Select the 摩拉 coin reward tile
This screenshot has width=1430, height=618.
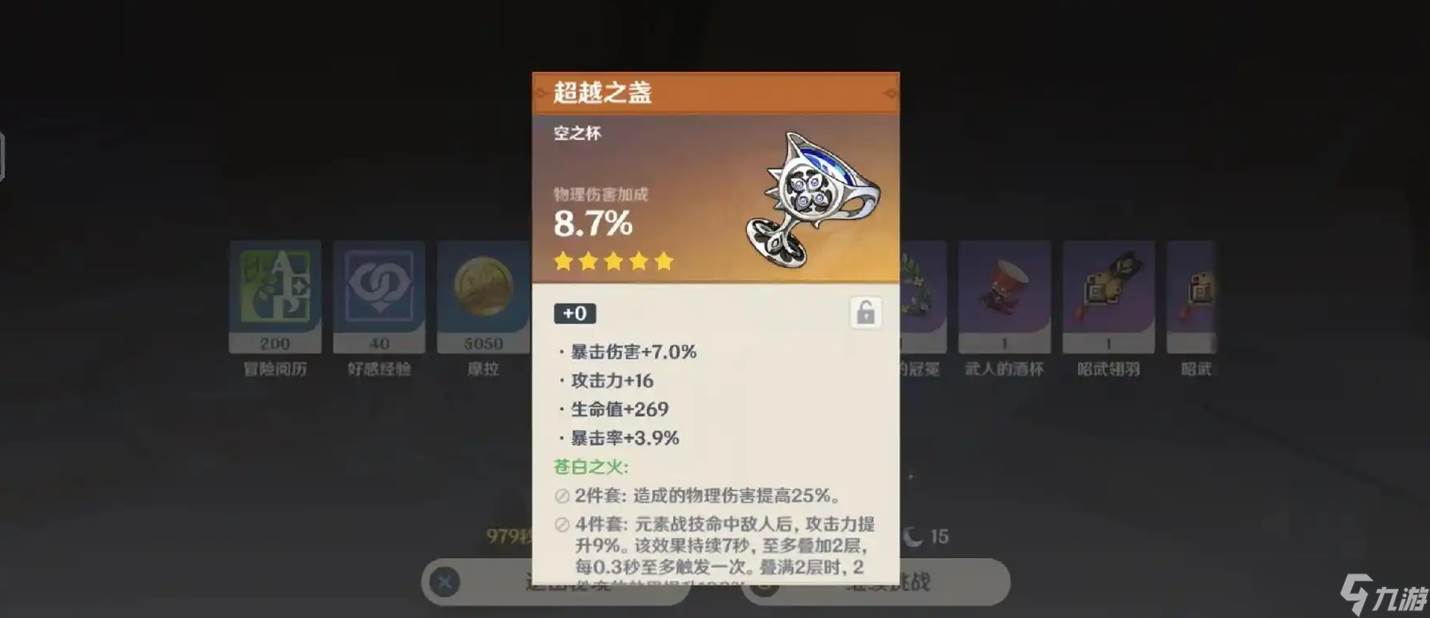point(483,297)
